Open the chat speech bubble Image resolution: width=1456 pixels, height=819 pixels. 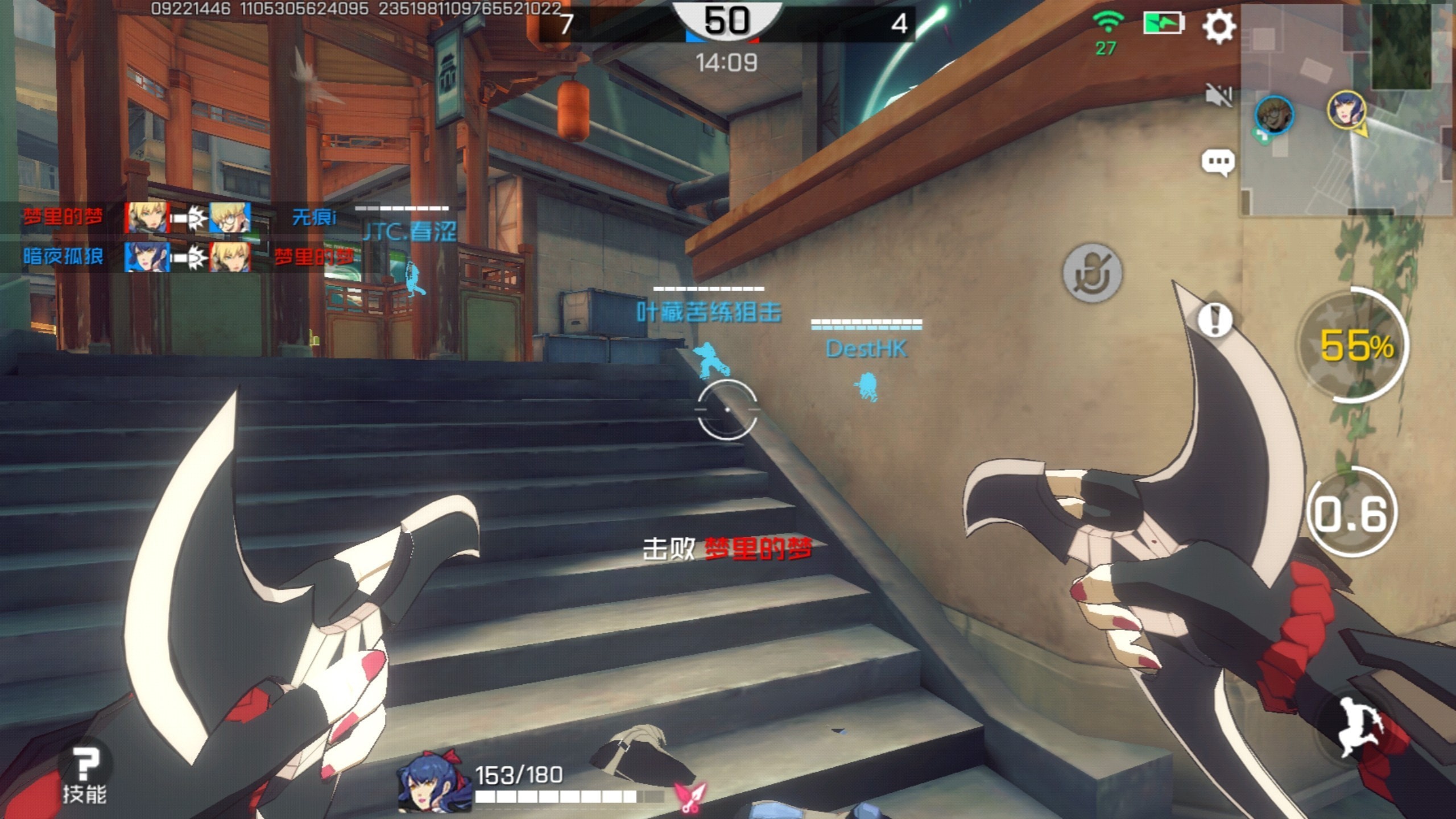pos(1218,163)
